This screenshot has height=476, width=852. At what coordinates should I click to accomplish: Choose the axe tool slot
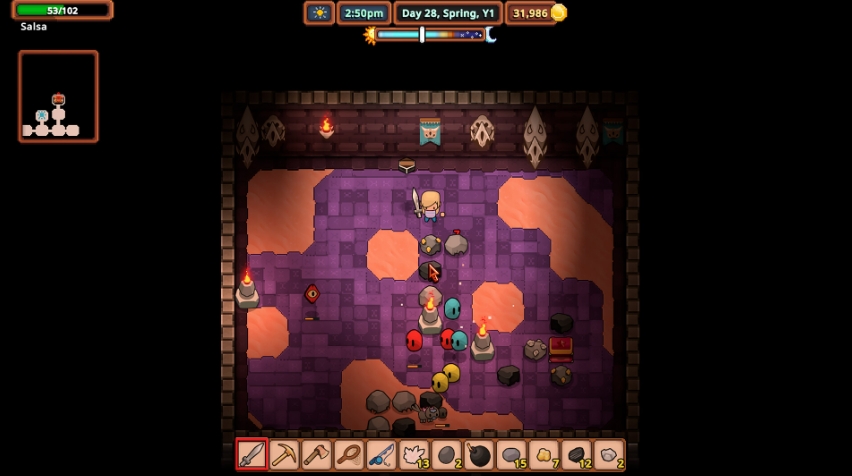point(316,455)
